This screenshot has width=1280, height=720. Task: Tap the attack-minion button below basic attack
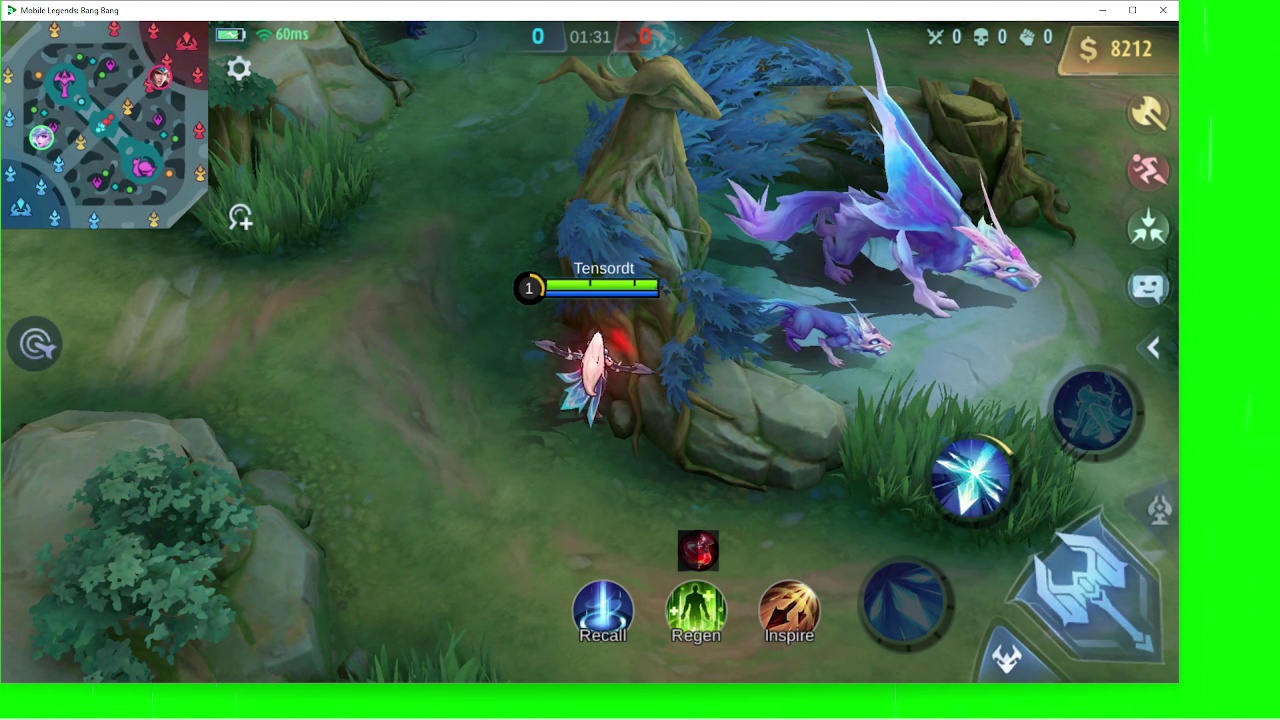click(x=1007, y=658)
